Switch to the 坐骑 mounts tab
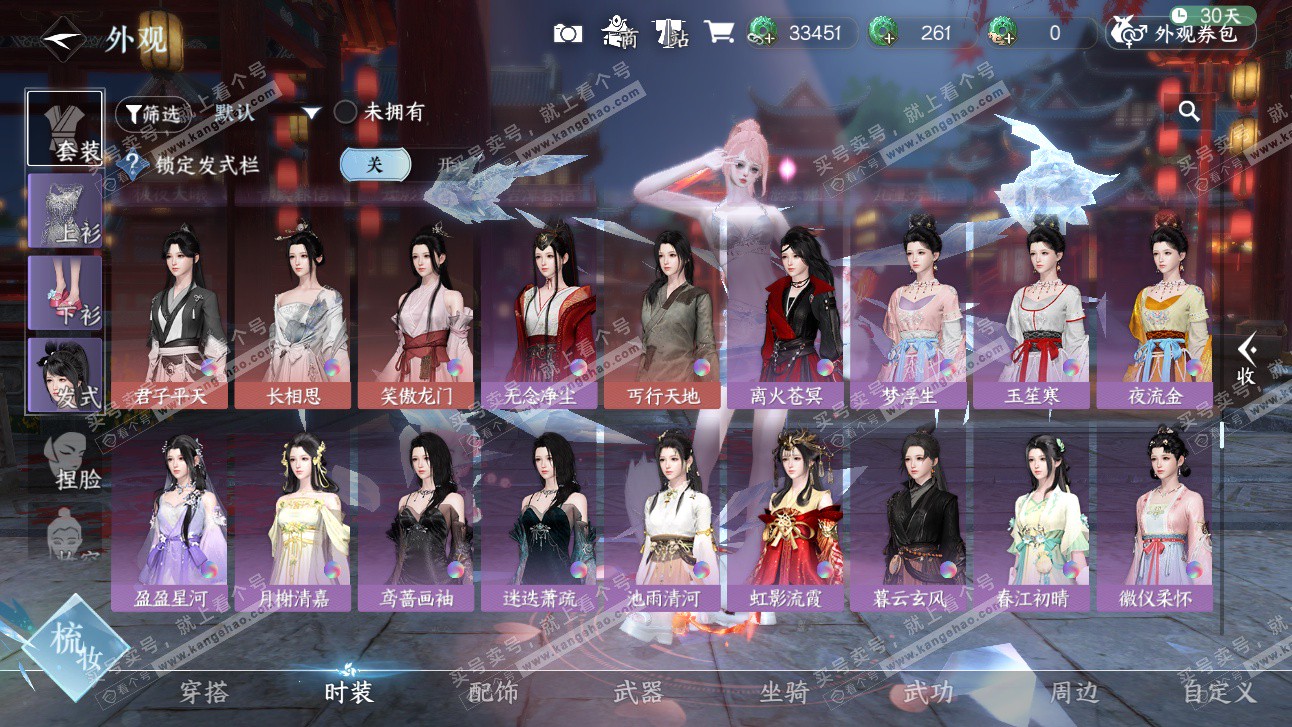Viewport: 1292px width, 727px height. coord(784,691)
